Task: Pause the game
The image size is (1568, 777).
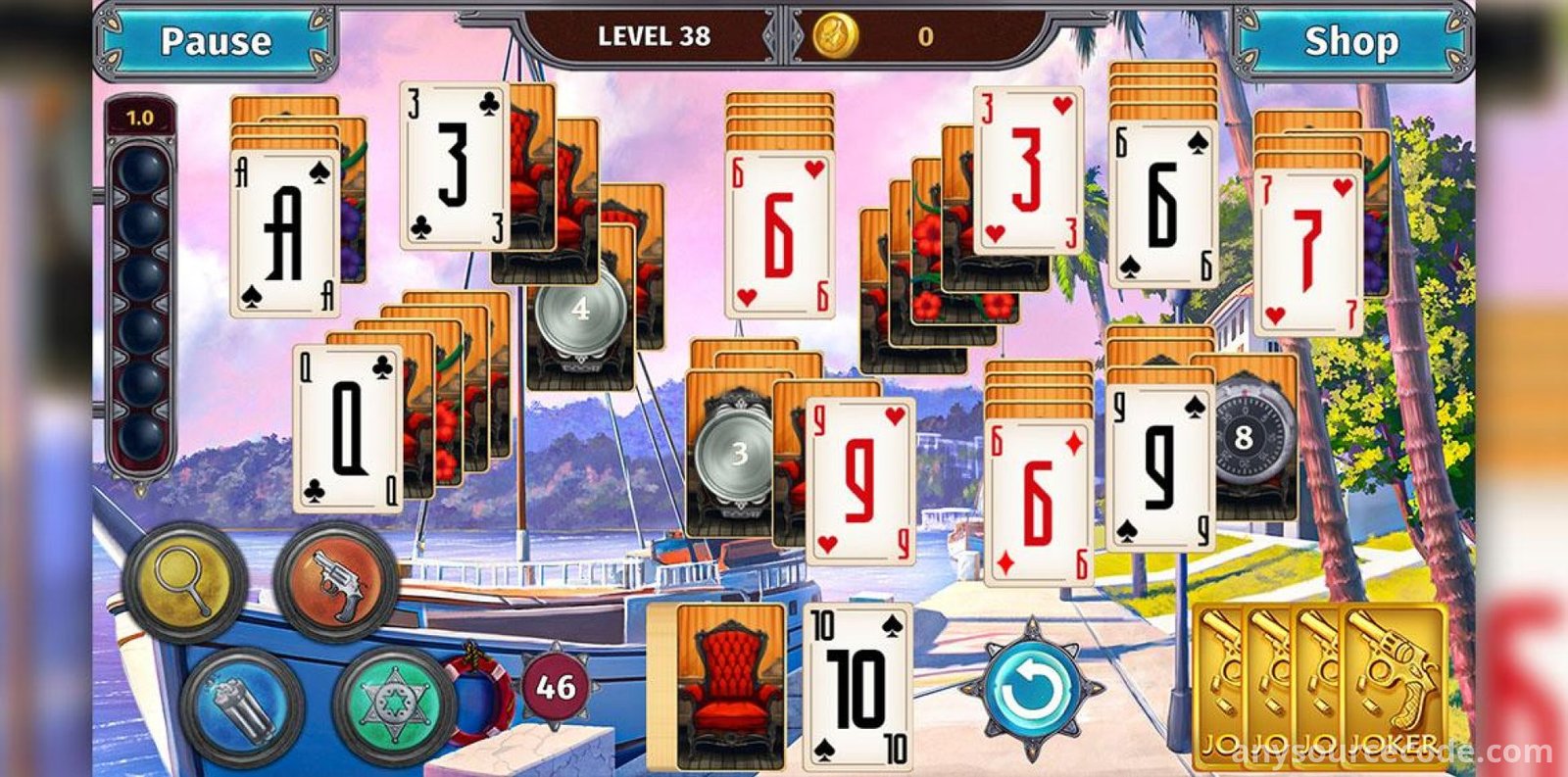Action: point(216,41)
